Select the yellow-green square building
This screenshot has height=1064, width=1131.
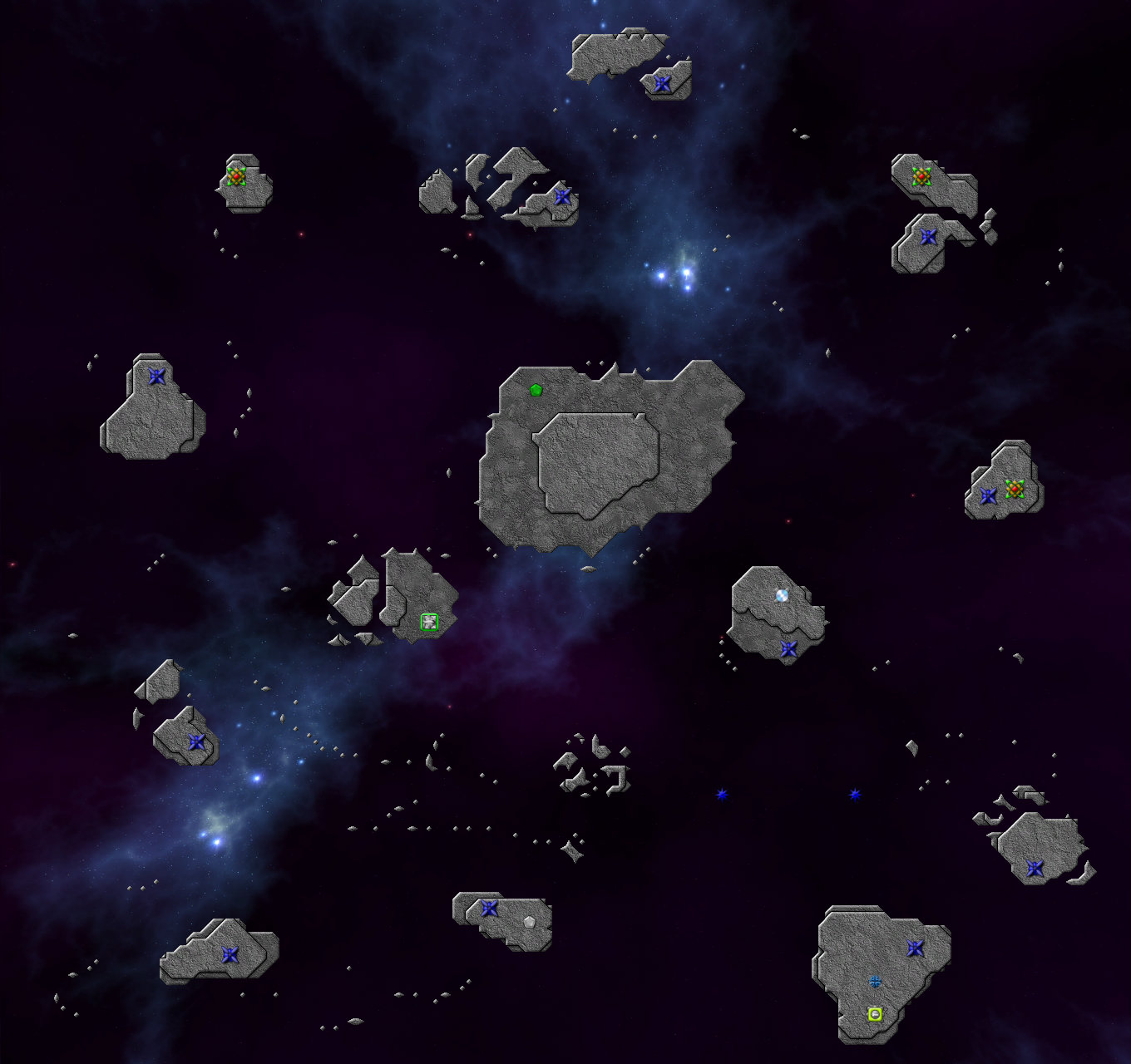click(875, 1014)
